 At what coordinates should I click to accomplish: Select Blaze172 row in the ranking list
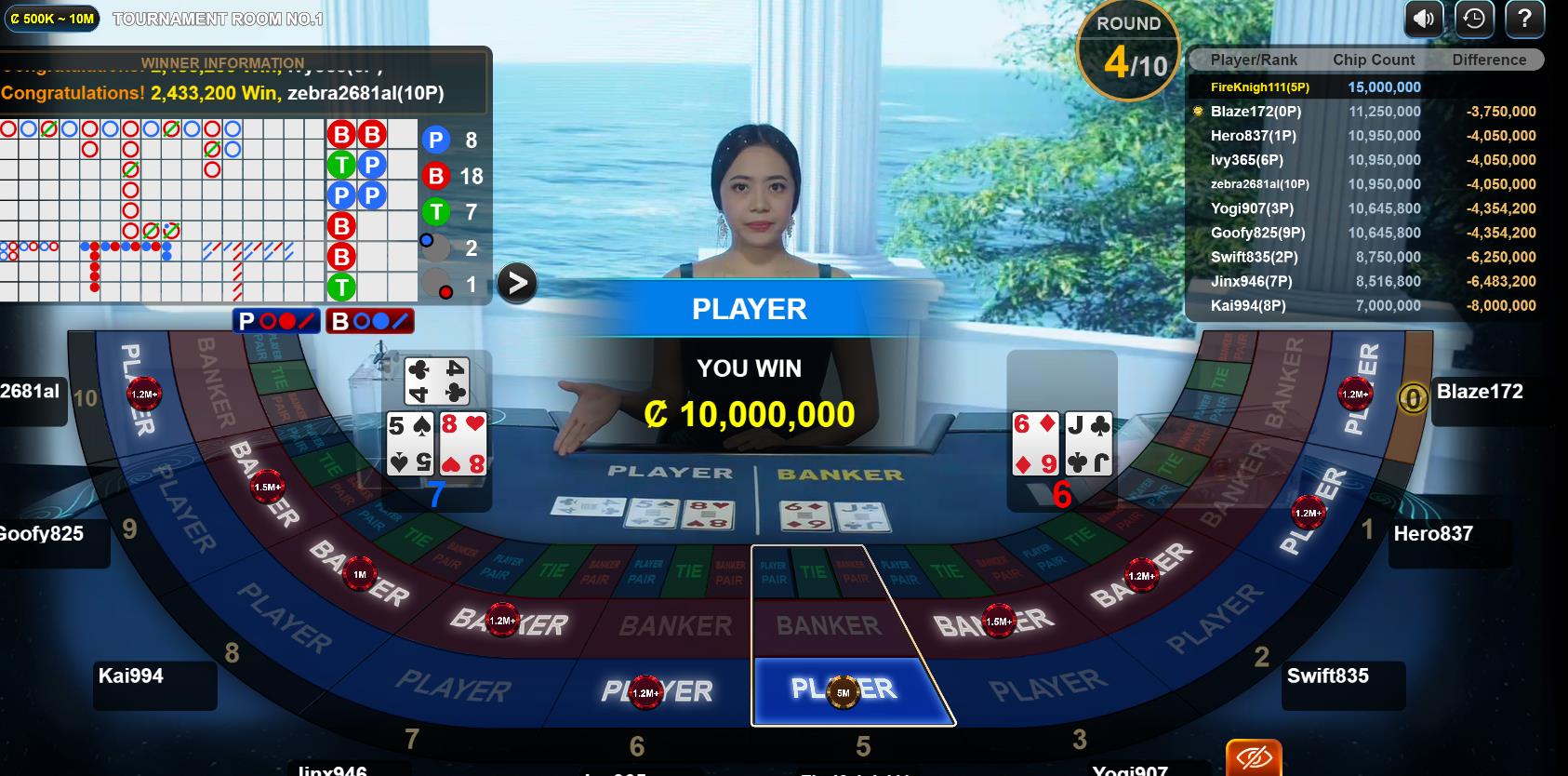click(1363, 112)
